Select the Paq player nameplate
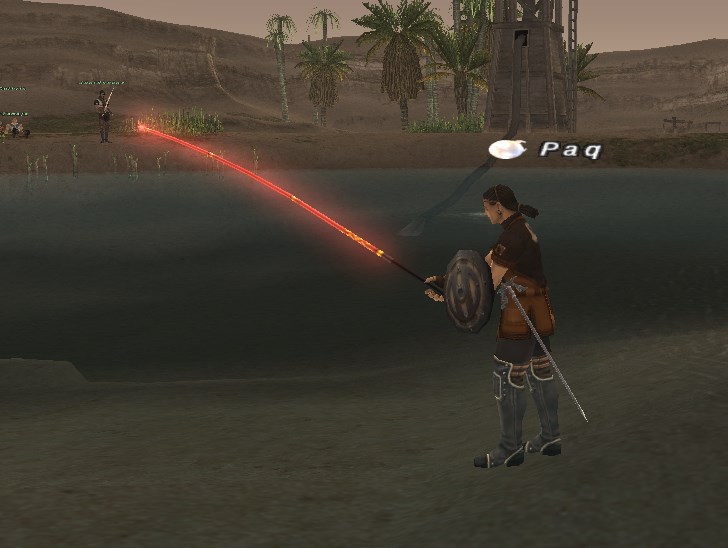Screen dimensions: 728x548 [569, 150]
